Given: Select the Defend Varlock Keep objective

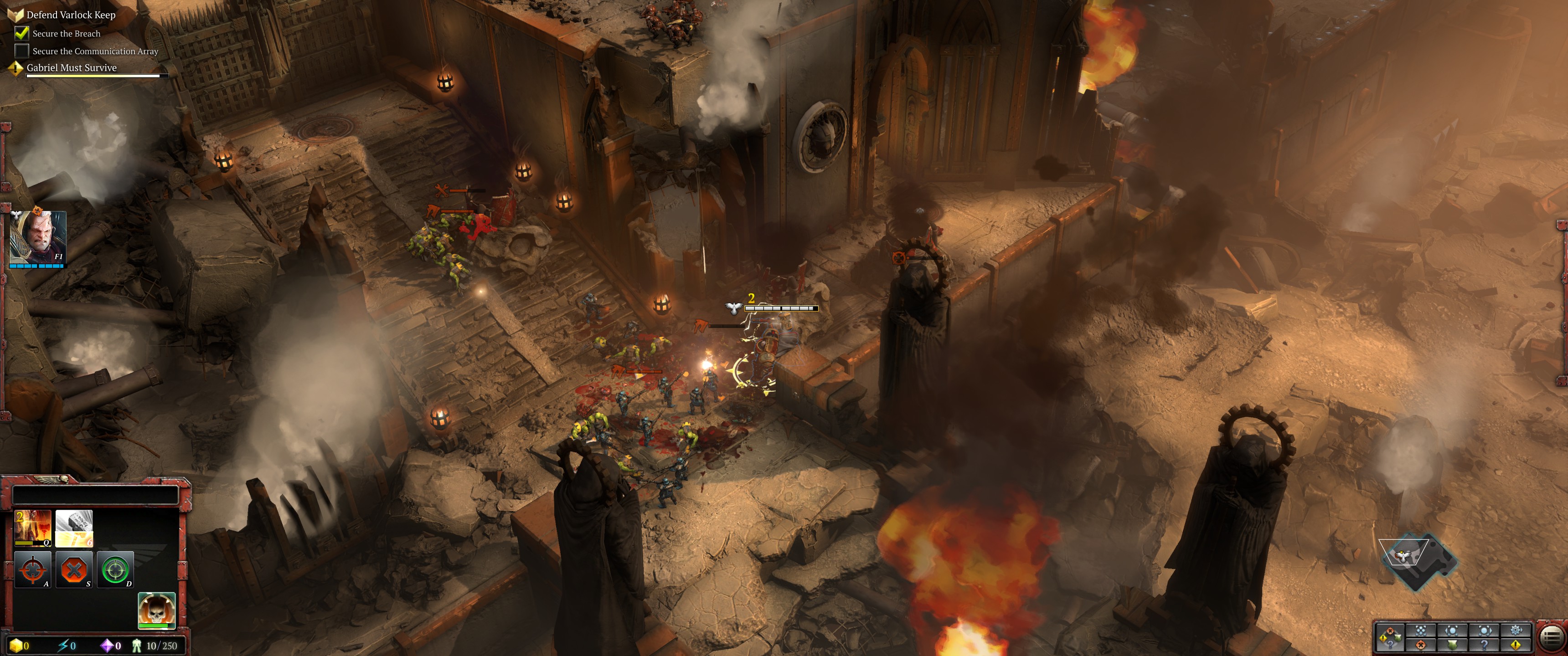Looking at the screenshot, I should coord(71,15).
